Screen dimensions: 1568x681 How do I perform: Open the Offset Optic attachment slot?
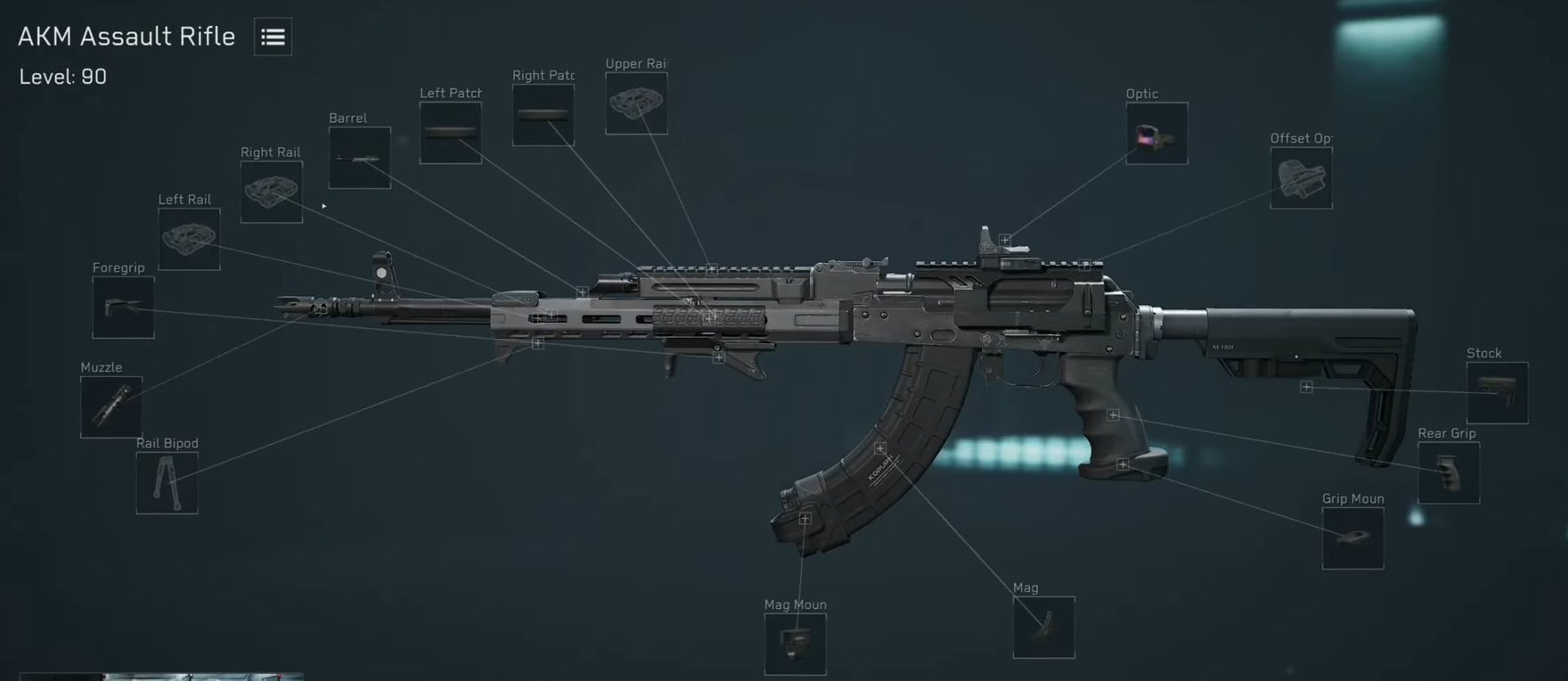(x=1300, y=177)
